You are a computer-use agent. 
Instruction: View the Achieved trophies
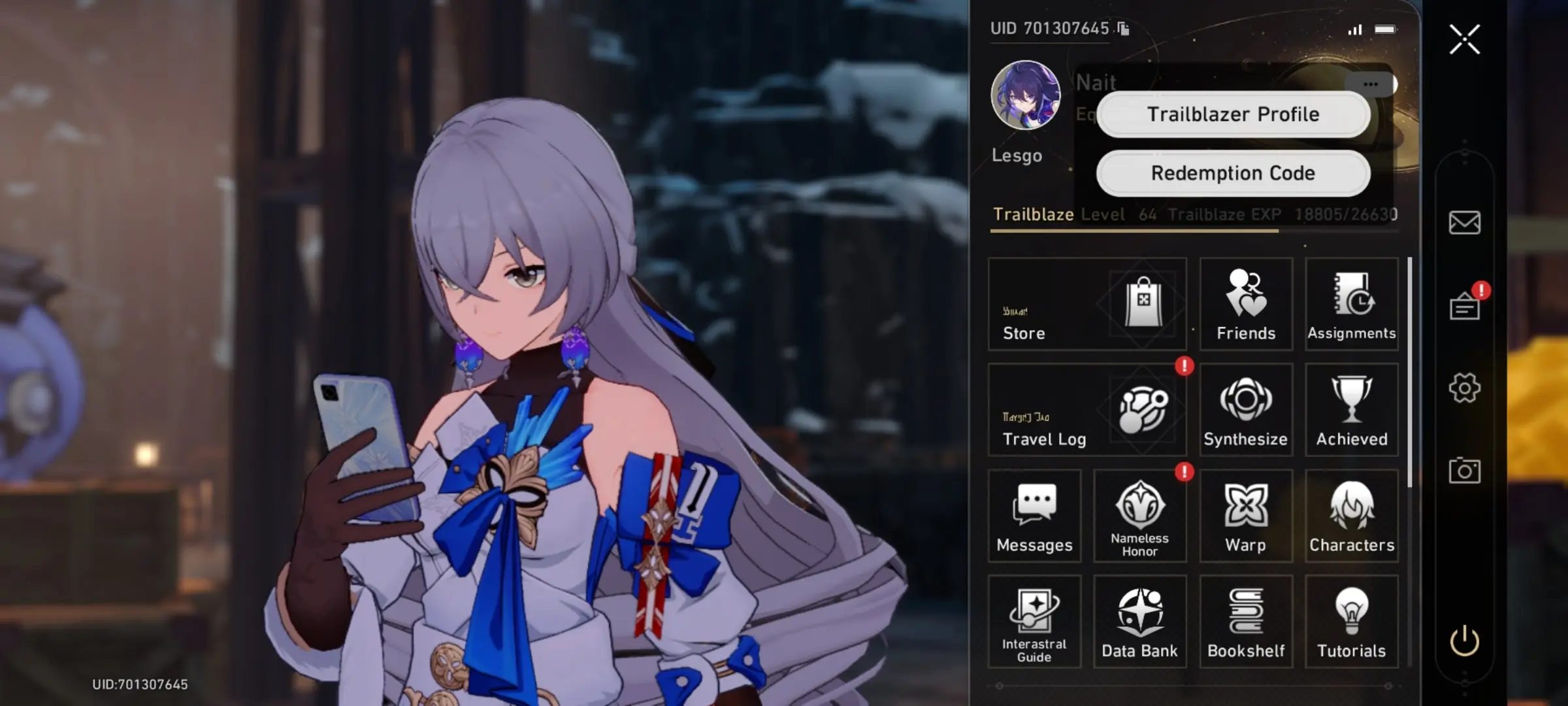(1351, 410)
